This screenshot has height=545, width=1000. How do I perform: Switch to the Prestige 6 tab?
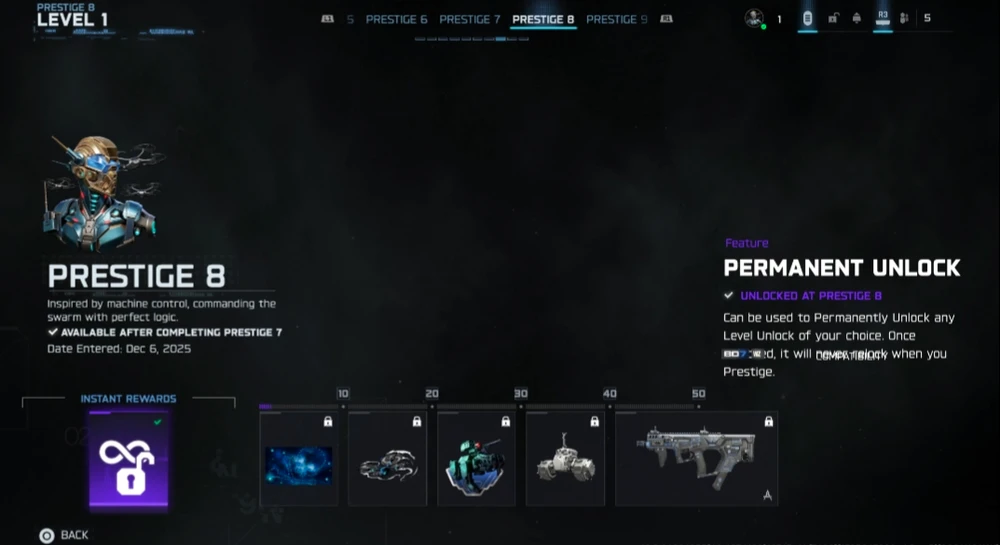(x=396, y=19)
